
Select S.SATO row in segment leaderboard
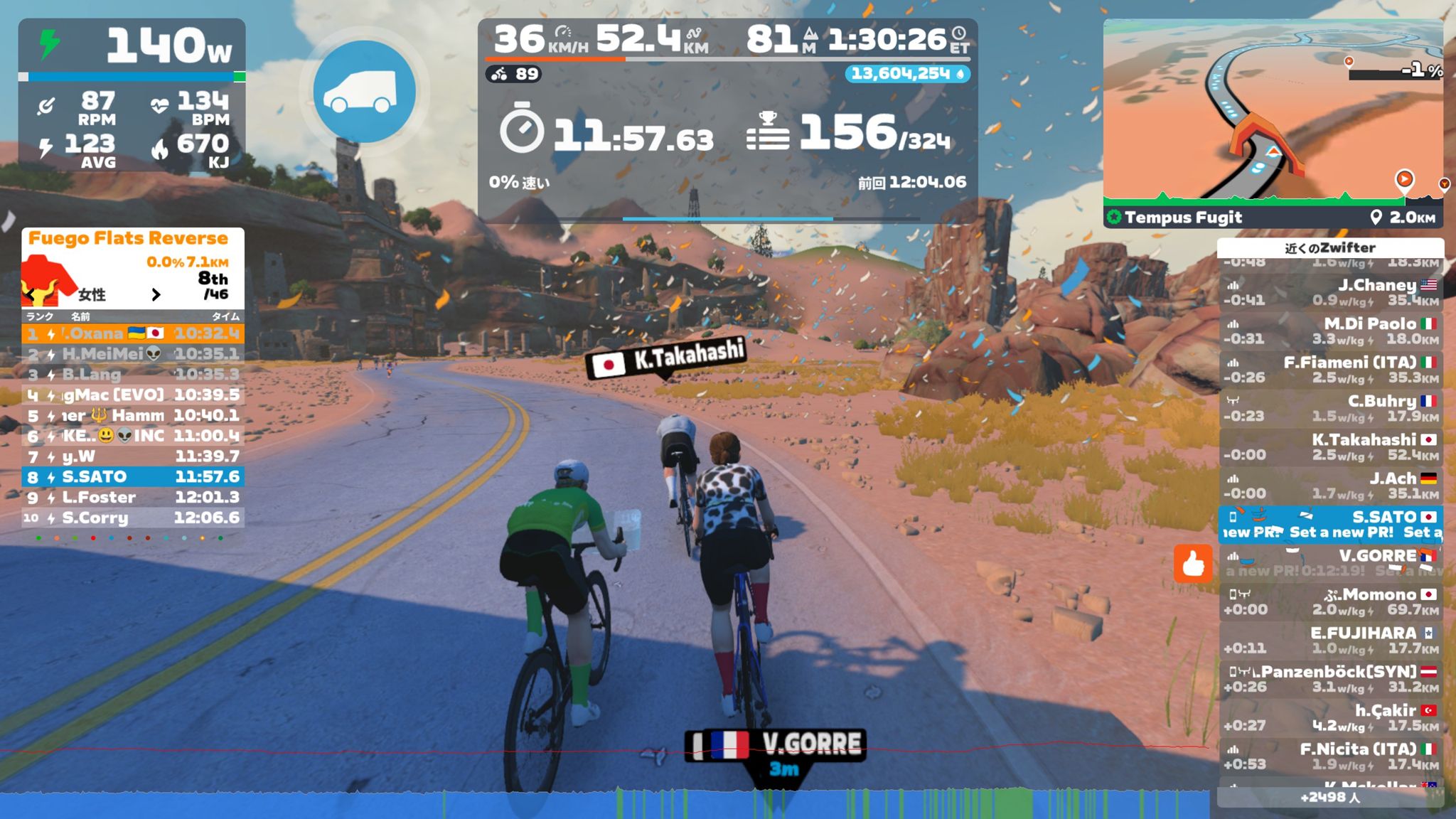[133, 476]
